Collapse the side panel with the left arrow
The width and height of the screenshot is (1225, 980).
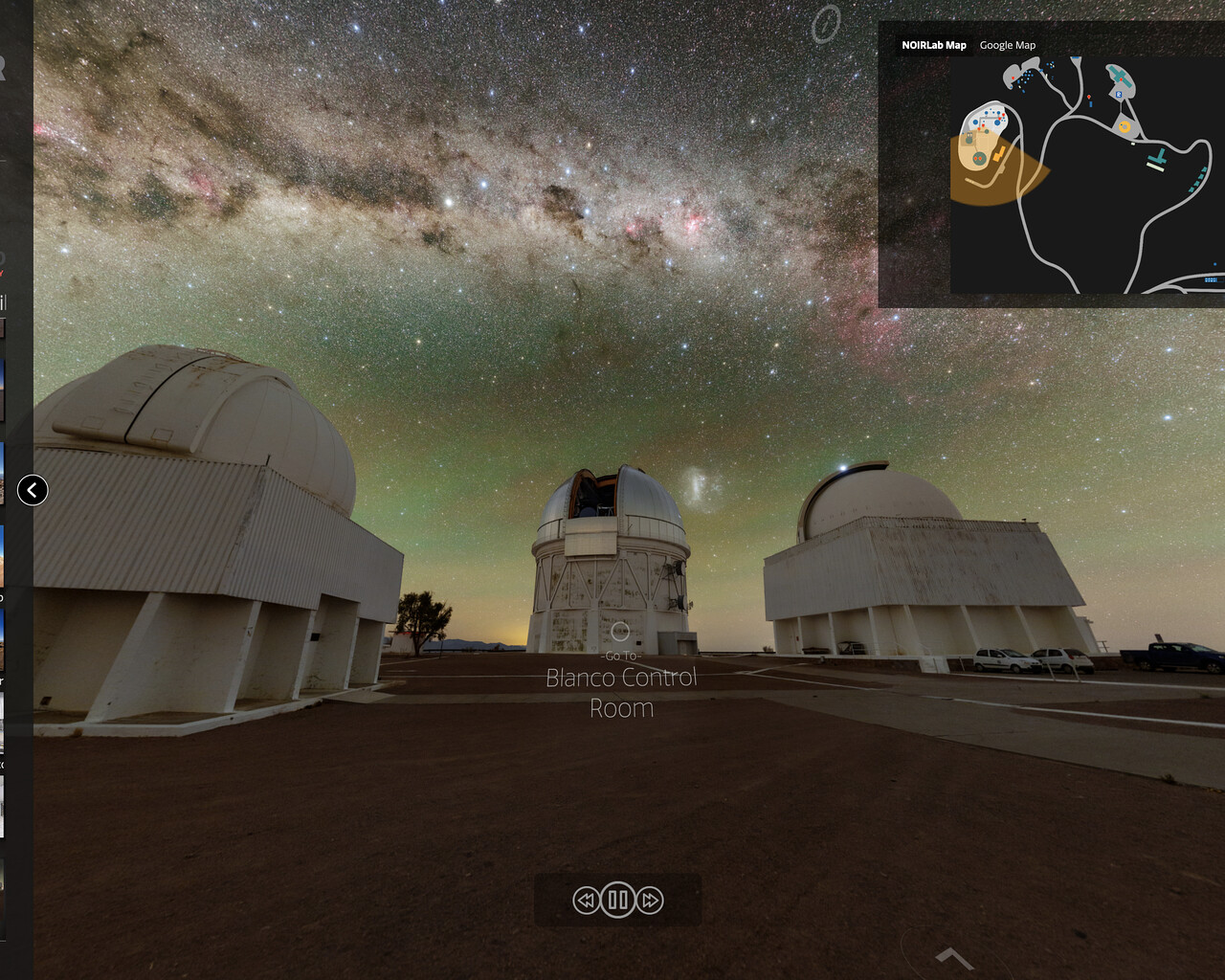click(x=33, y=490)
